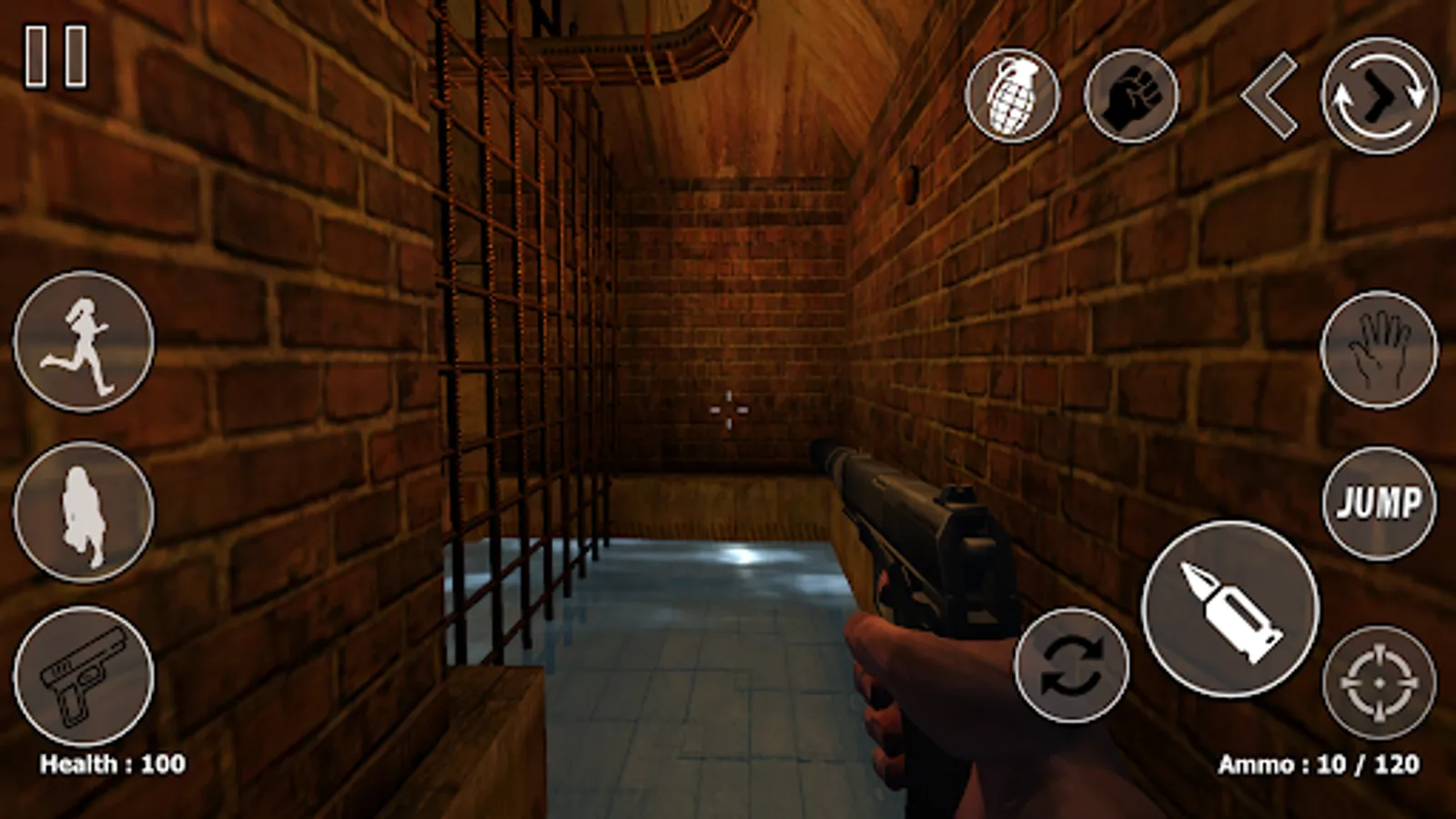Tap the weapon cycle arrows icon

[x=1070, y=669]
